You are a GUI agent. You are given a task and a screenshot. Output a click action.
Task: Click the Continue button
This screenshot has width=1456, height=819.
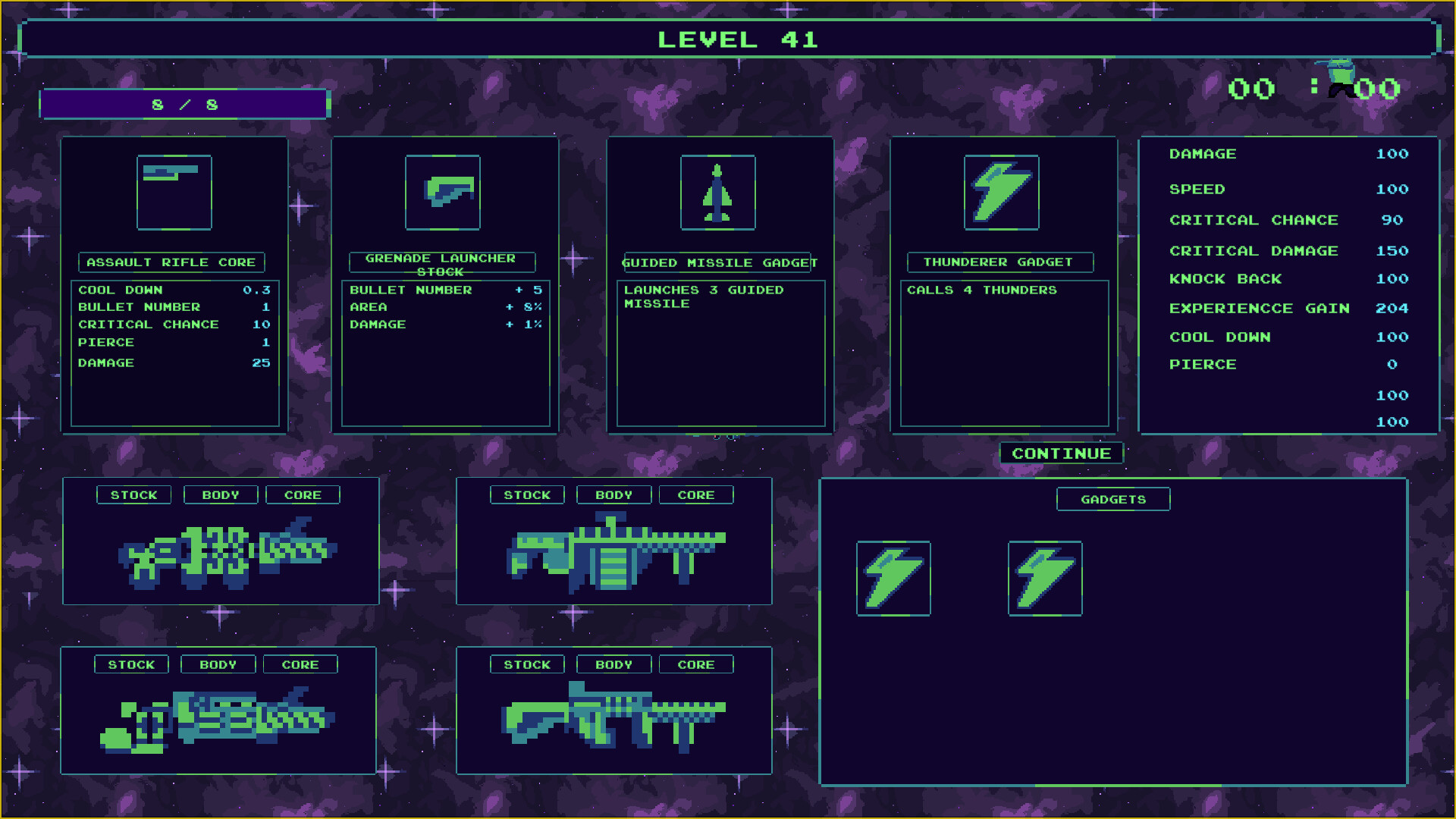point(1061,453)
